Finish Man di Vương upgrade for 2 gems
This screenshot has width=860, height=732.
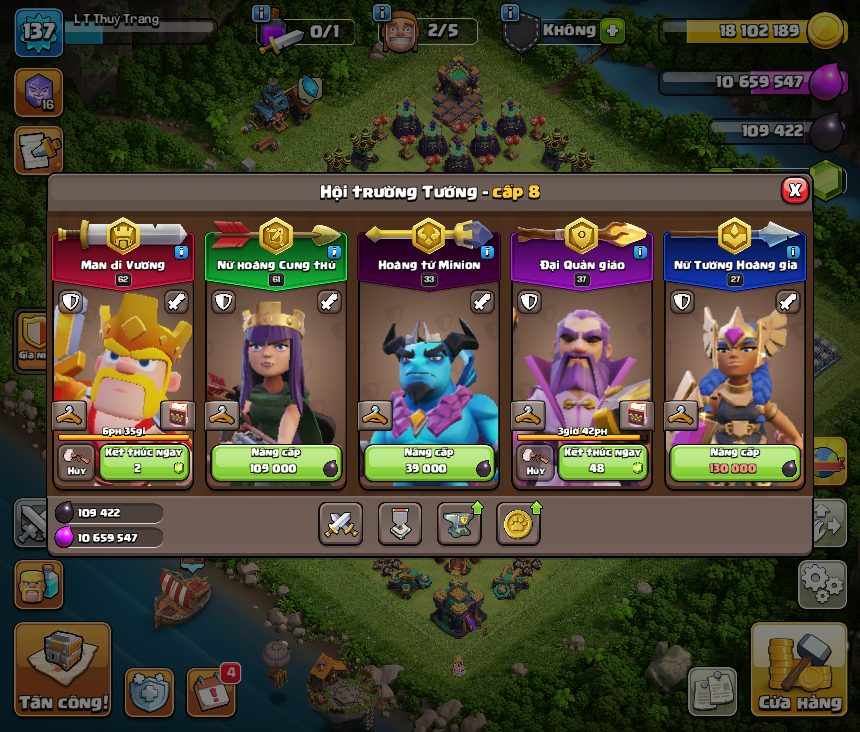point(145,463)
